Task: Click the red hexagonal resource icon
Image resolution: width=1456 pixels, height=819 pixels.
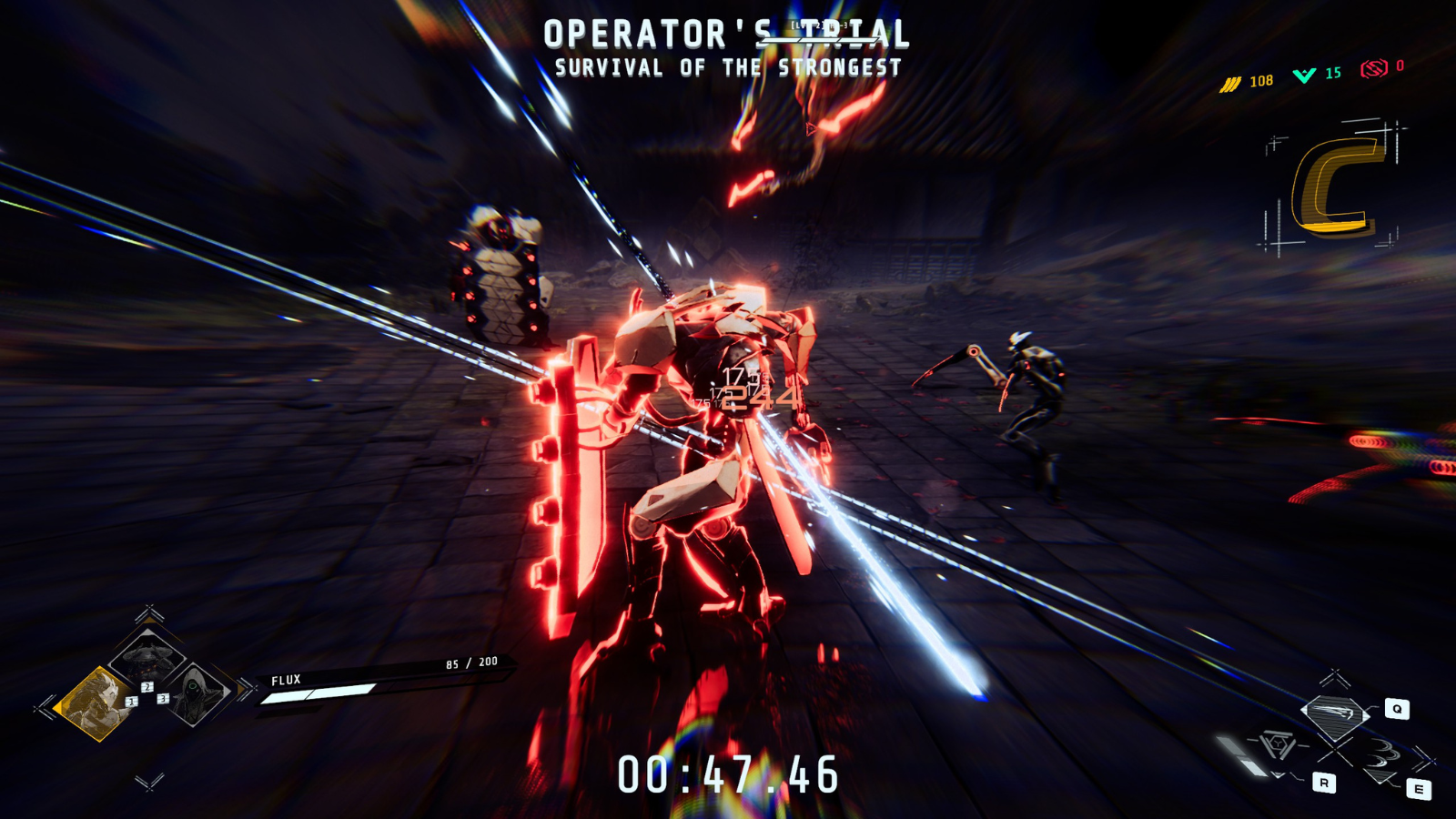Action: coord(1374,68)
